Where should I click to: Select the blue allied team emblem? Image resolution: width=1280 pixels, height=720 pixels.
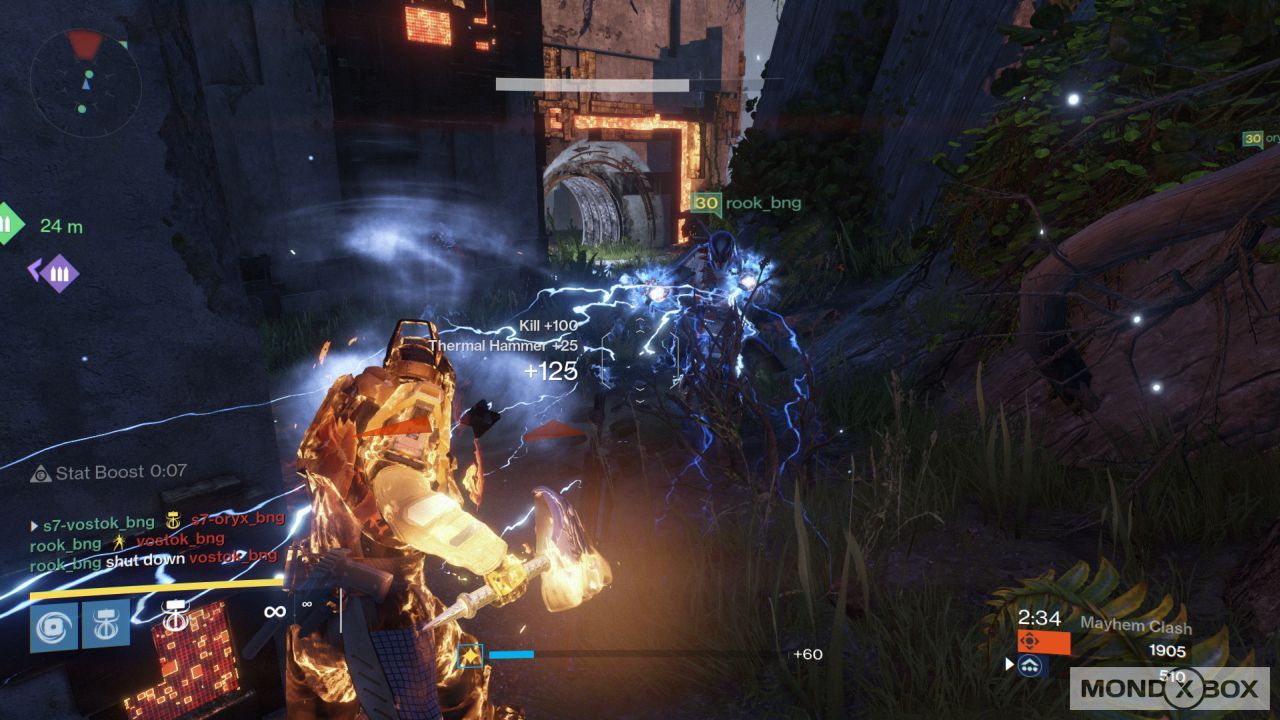[1031, 664]
